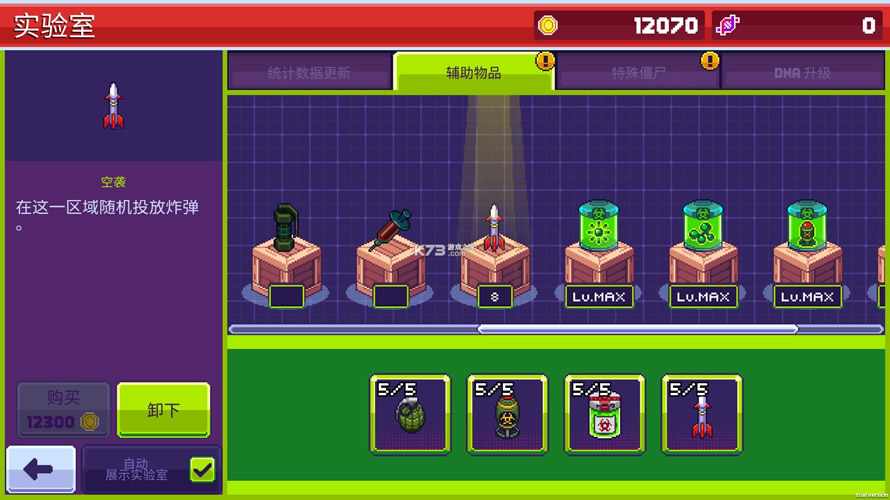Click the horizontal item list scrollbar
Image resolution: width=890 pixels, height=500 pixels.
click(x=637, y=329)
